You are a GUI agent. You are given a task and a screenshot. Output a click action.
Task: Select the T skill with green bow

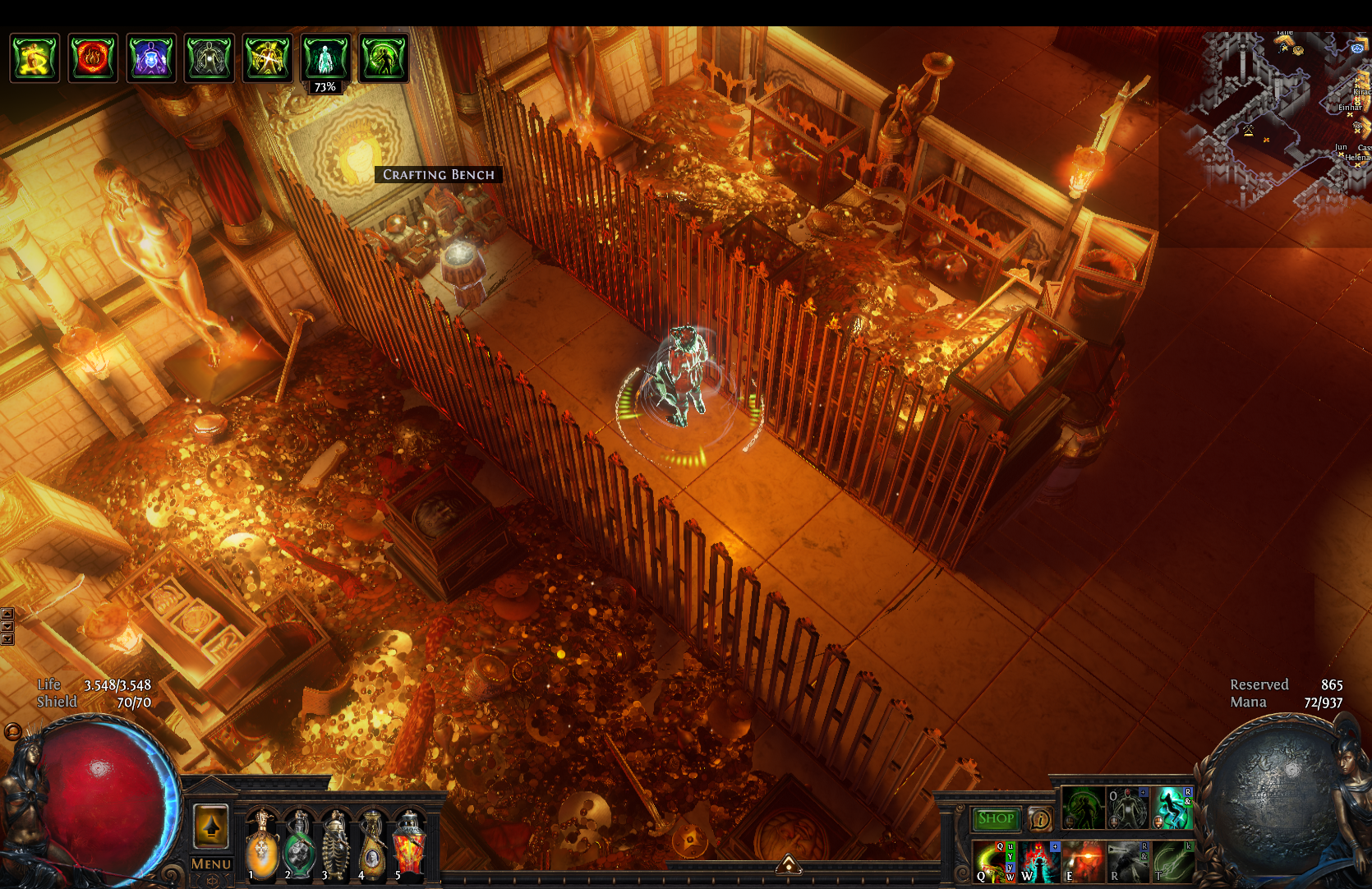tap(1172, 862)
